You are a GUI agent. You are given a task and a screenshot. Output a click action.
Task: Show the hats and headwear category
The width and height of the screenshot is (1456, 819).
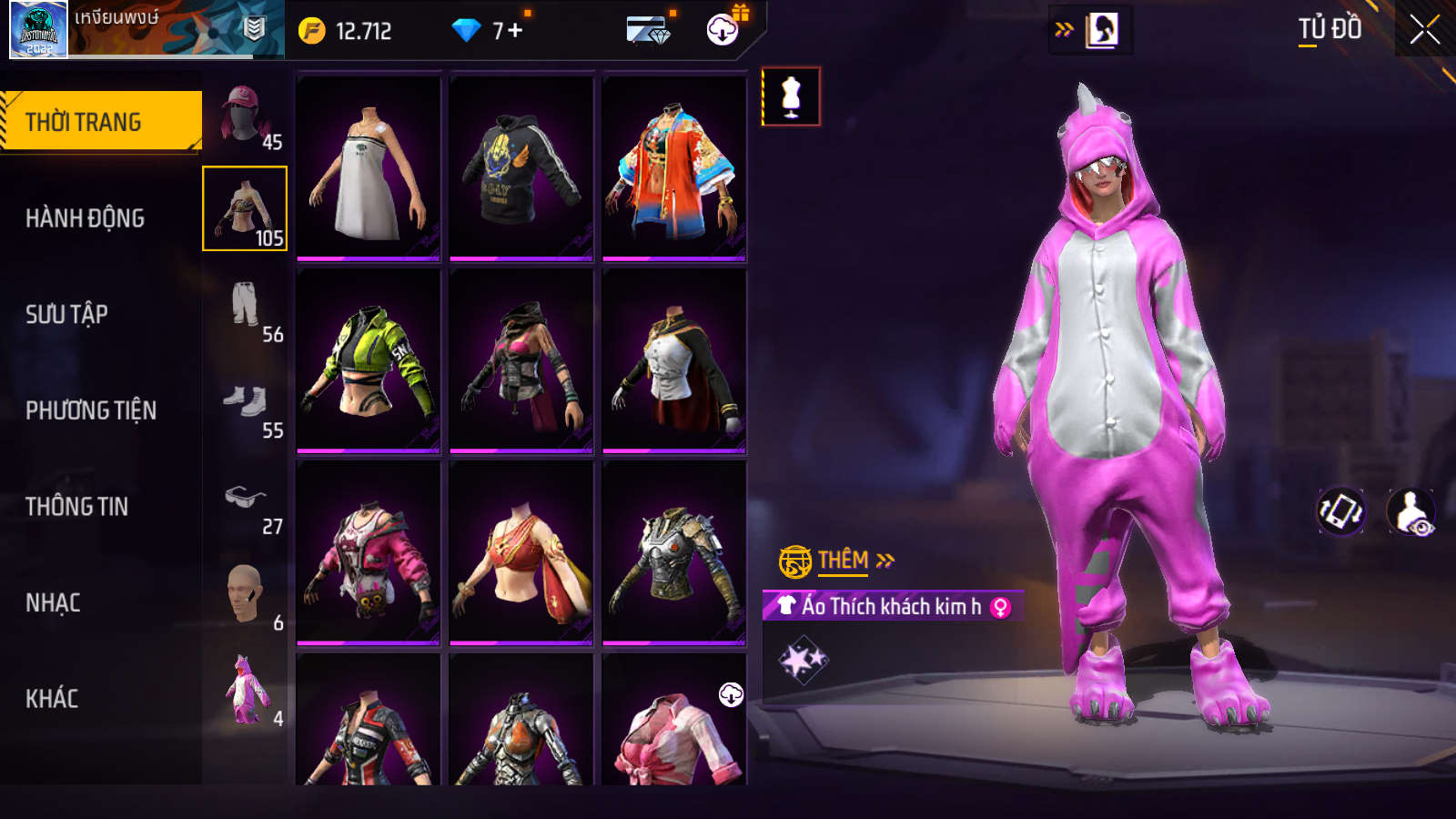coord(246,116)
